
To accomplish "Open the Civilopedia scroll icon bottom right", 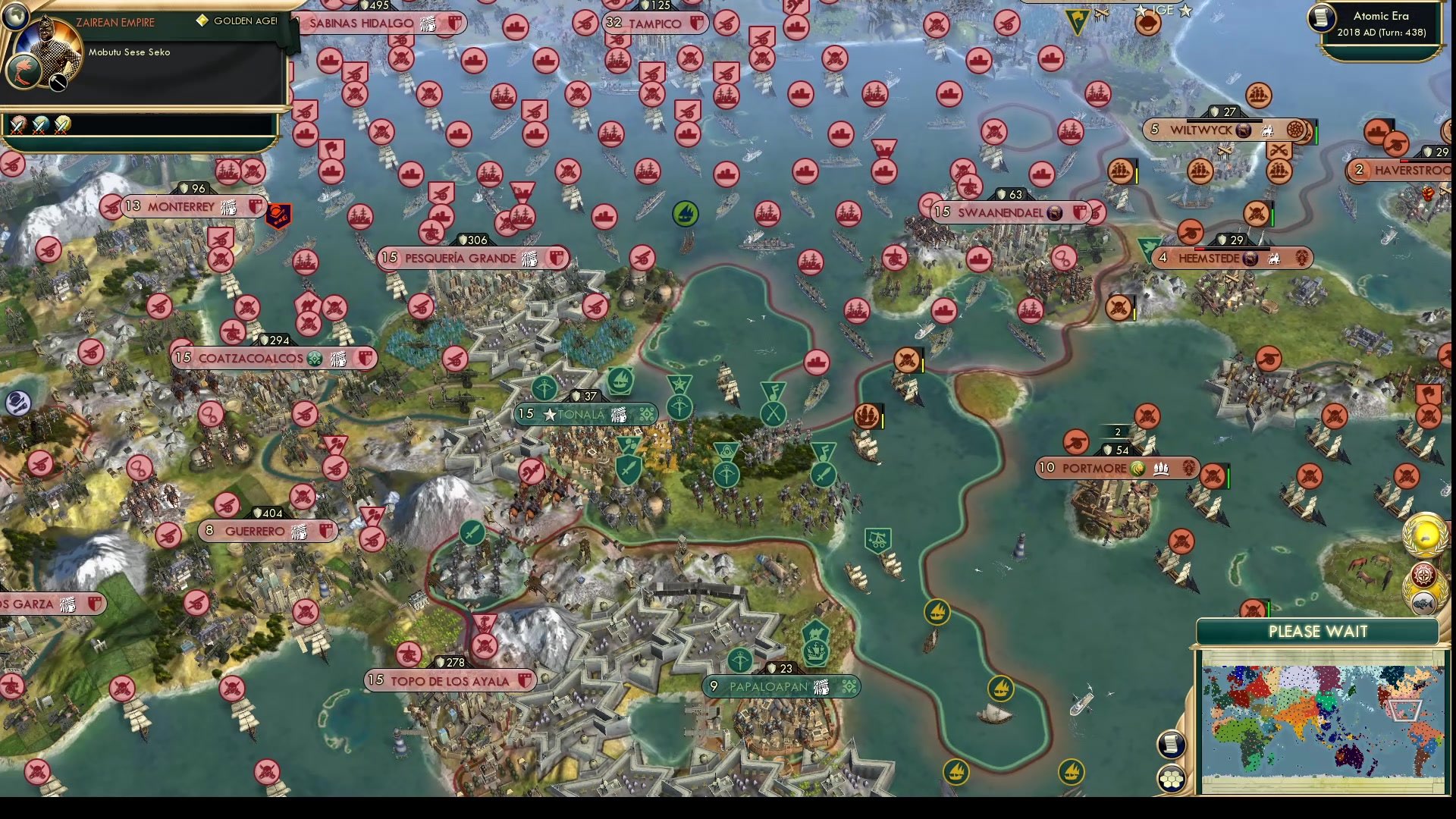I will tap(1172, 744).
